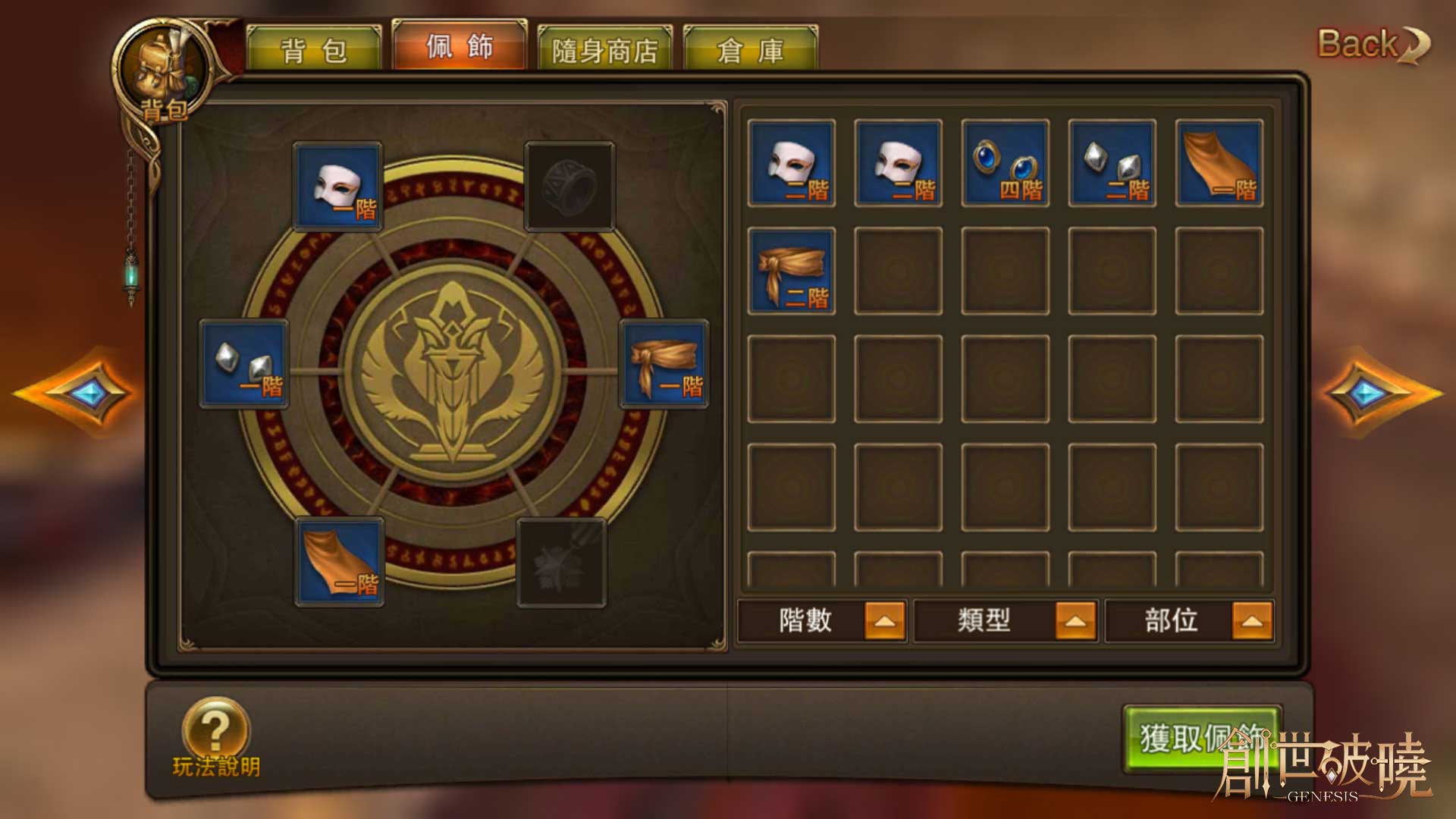Screen dimensions: 1456x819
Task: Select the equipped white mask accessory
Action: 338,187
